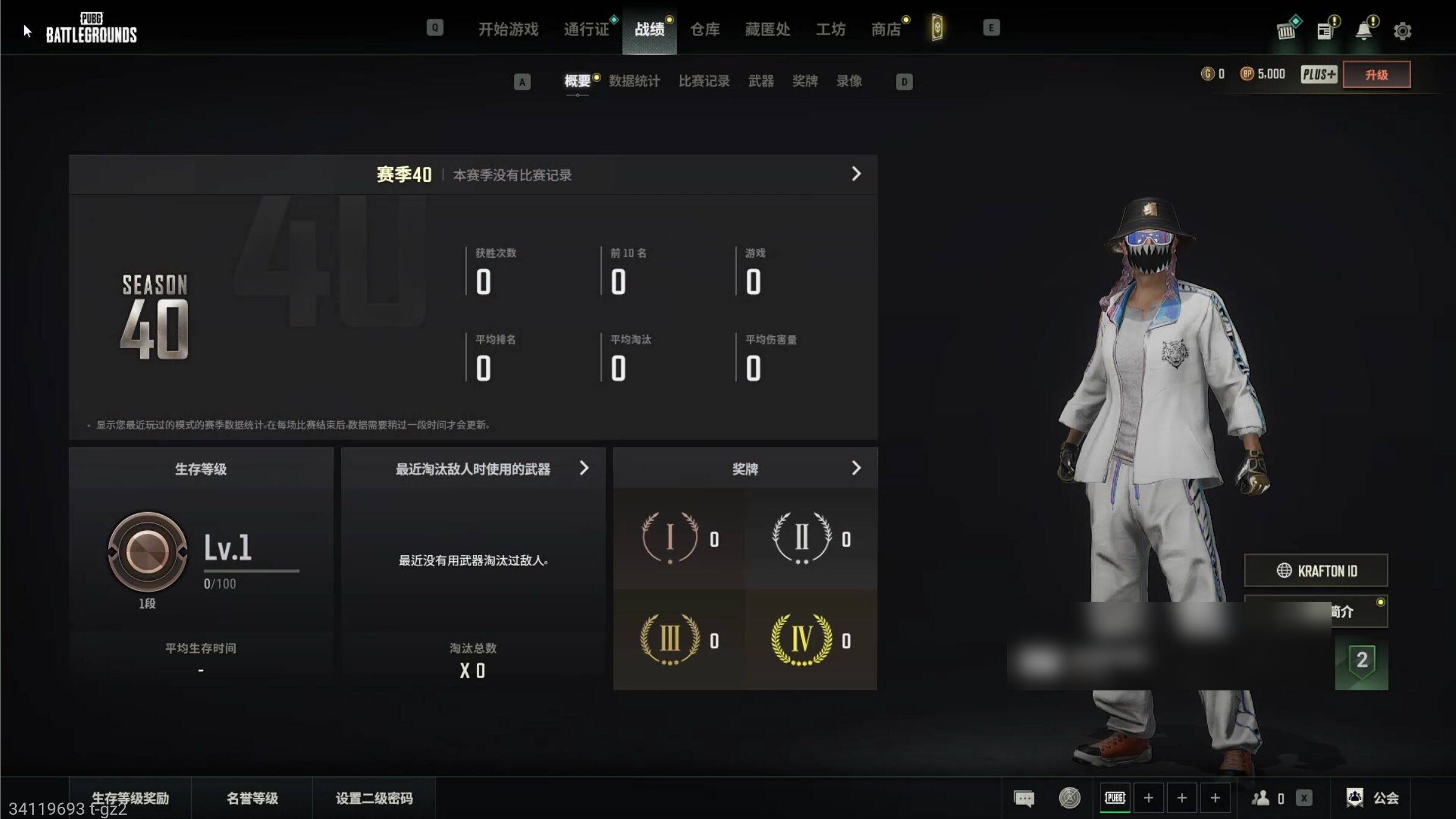
Task: Open the 公会 clan panel
Action: click(1373, 798)
